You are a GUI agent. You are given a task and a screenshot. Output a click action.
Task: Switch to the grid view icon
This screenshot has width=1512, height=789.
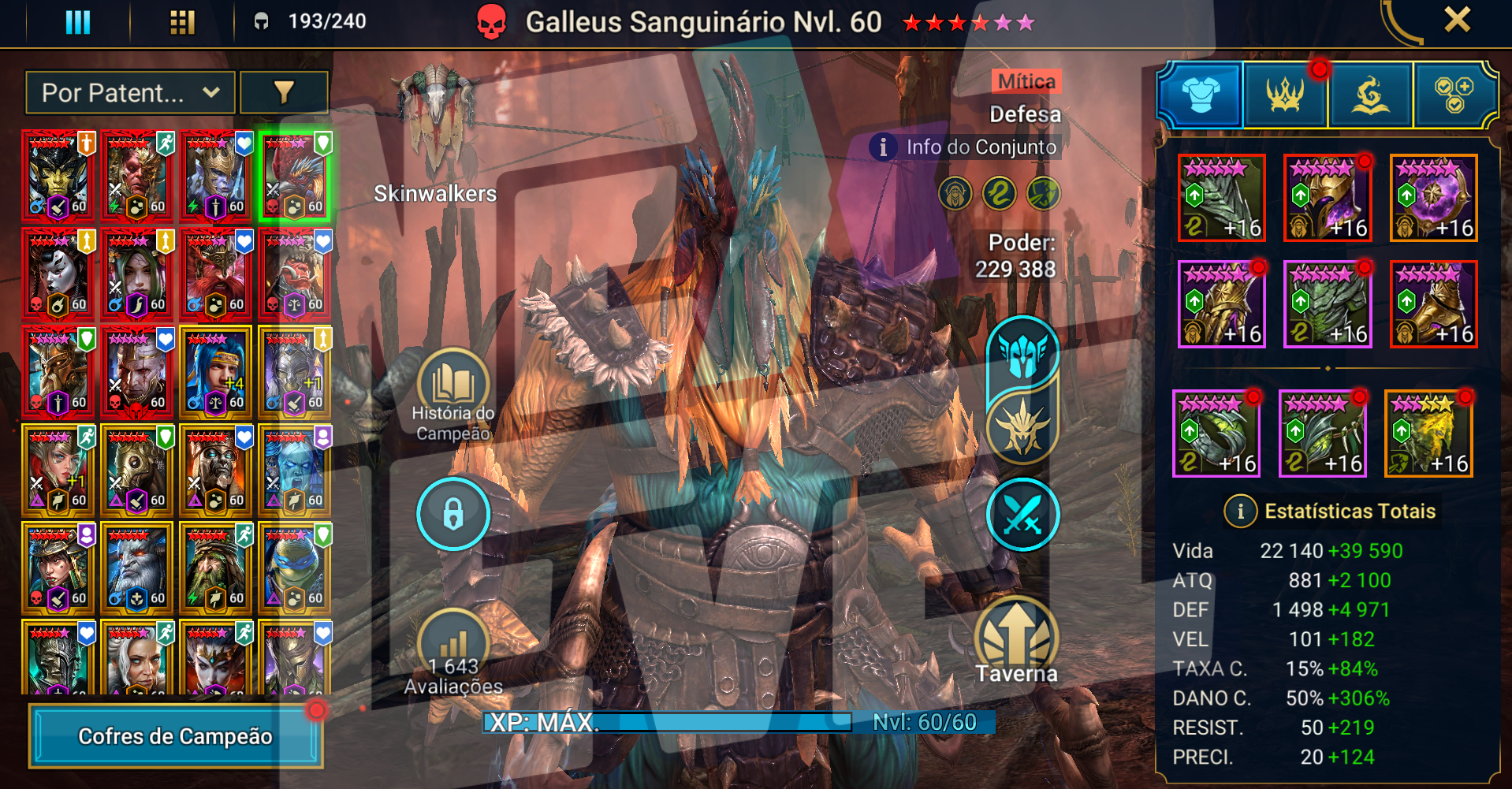pos(182,22)
